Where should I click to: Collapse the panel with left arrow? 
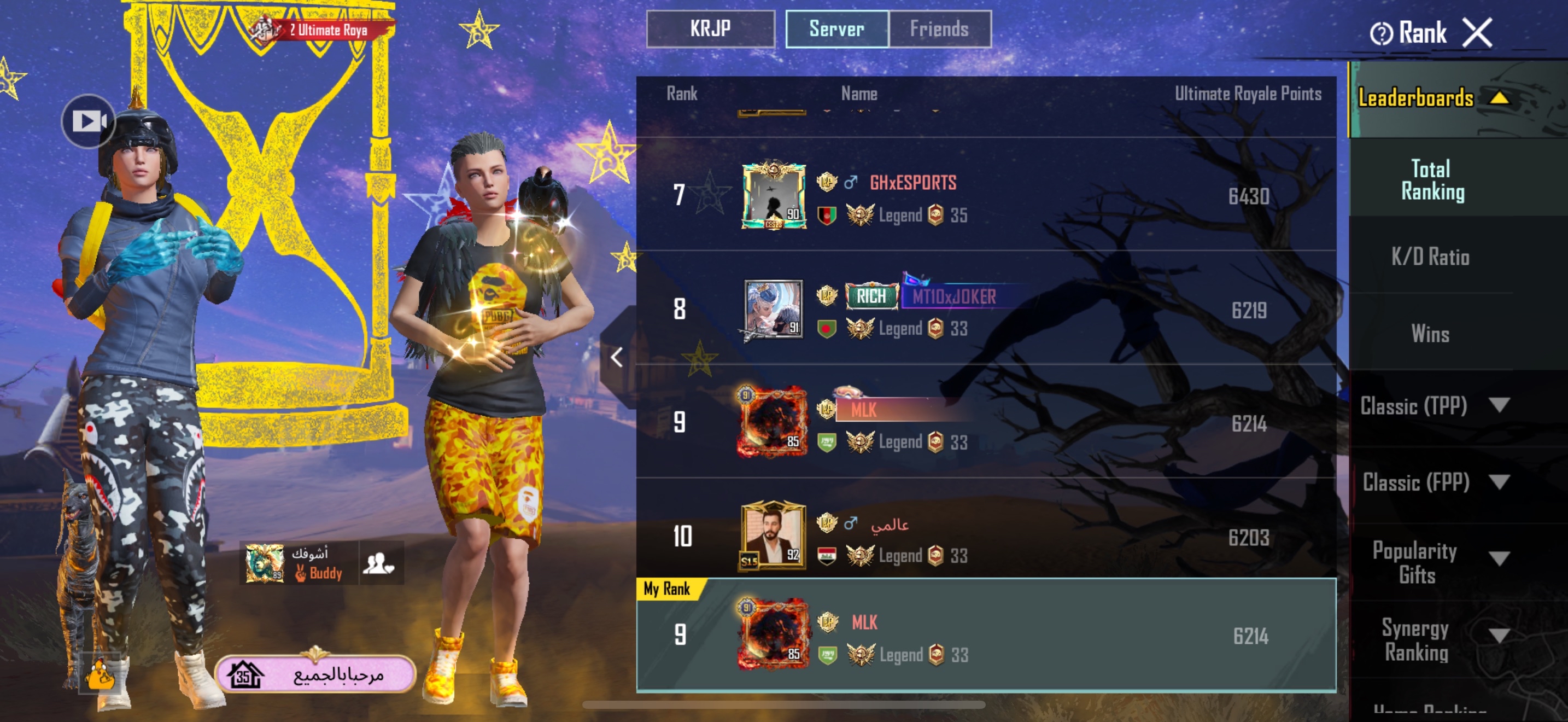click(617, 357)
